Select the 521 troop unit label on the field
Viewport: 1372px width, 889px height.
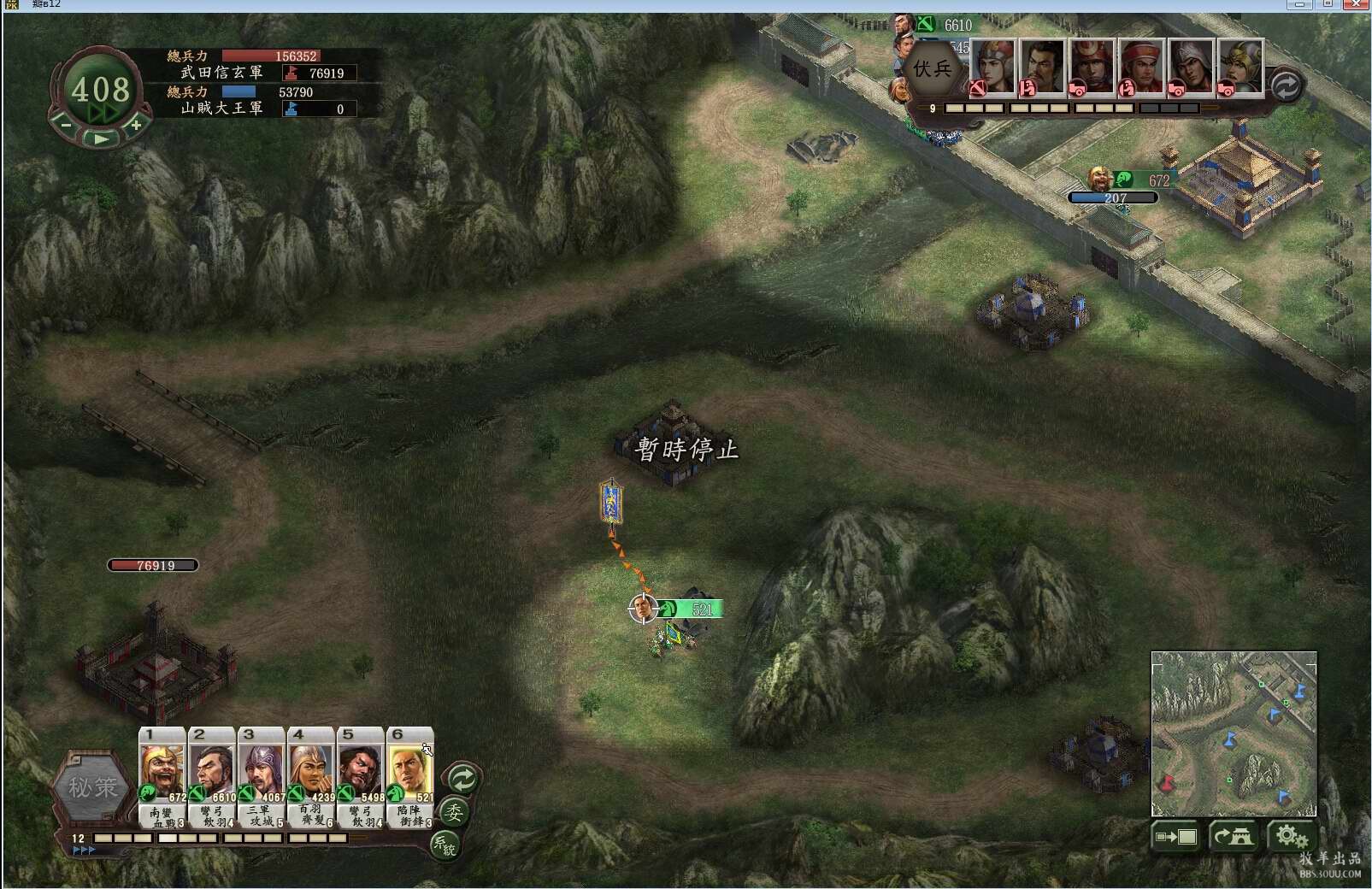click(x=691, y=609)
